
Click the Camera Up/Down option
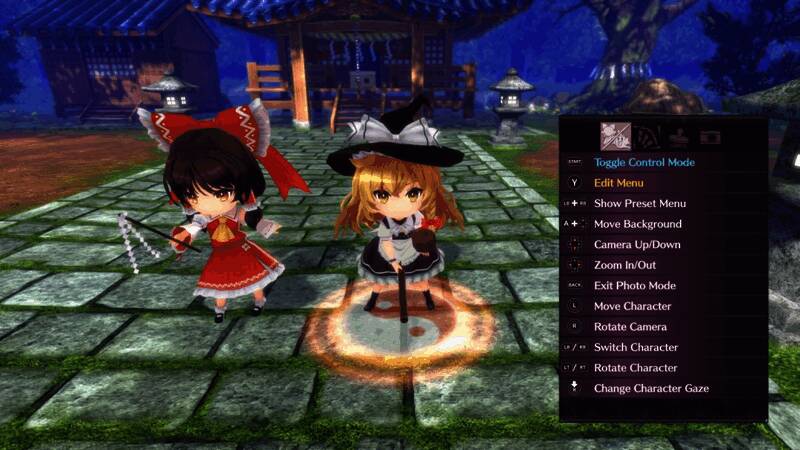(x=637, y=245)
